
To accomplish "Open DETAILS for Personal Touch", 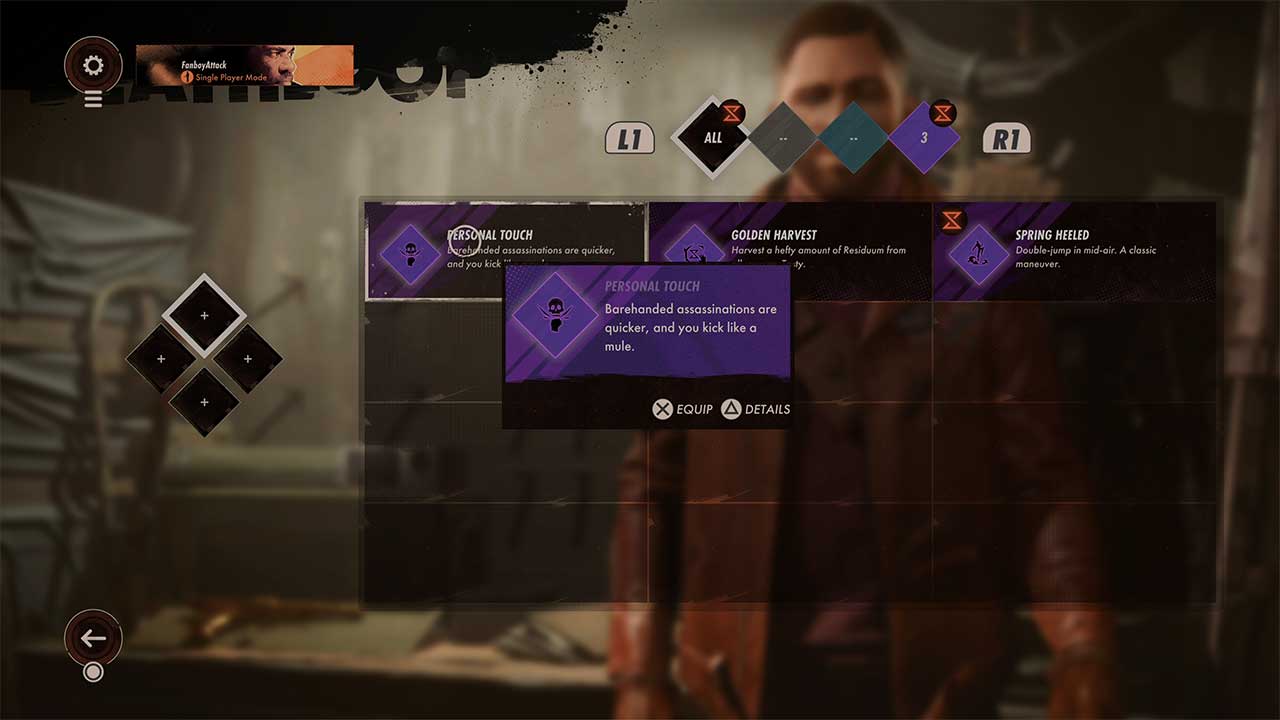I will (756, 409).
